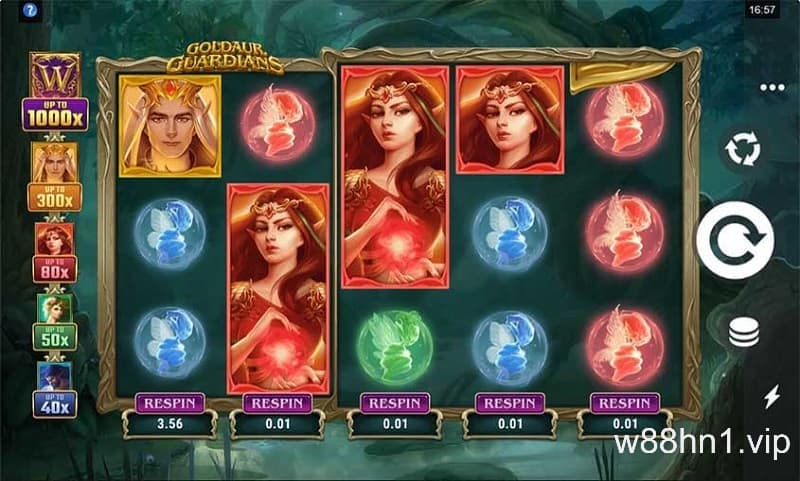800x481 pixels.
Task: Open bet settings via the coin stack icon
Action: click(743, 333)
